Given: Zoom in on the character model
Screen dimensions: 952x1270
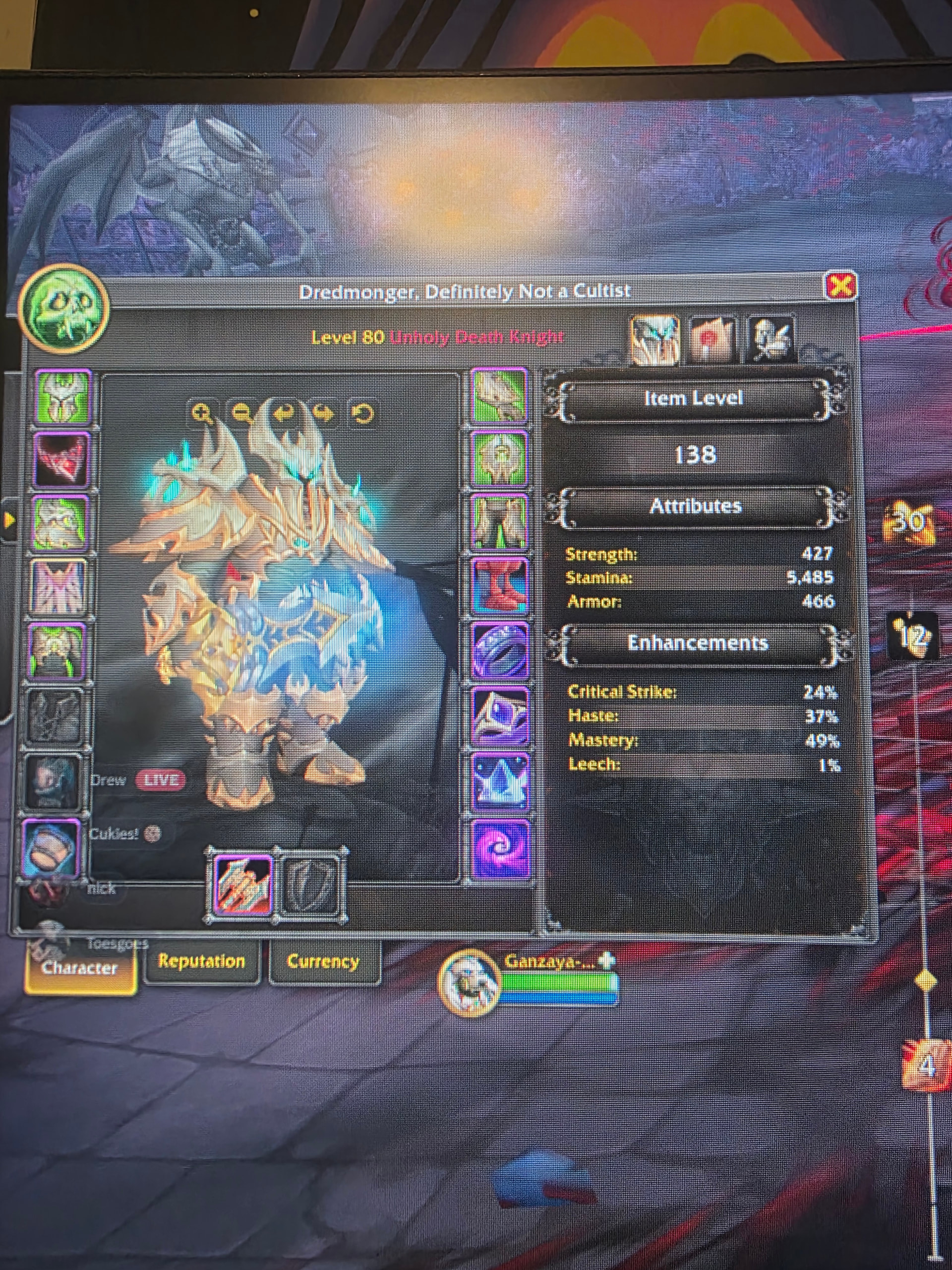Looking at the screenshot, I should pyautogui.click(x=202, y=413).
